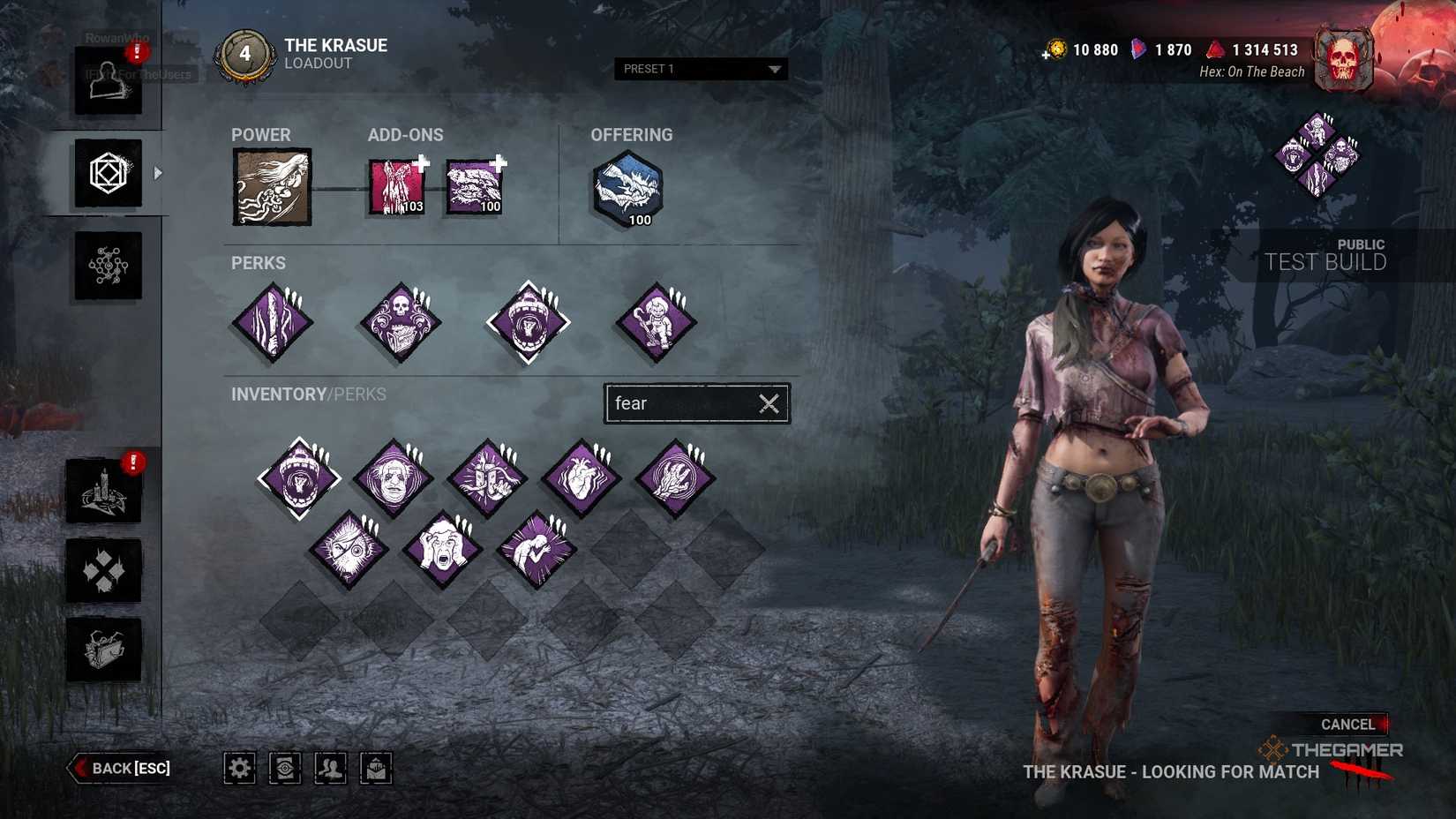This screenshot has height=819, width=1456.
Task: Open the character profile tab
Action: click(x=108, y=81)
